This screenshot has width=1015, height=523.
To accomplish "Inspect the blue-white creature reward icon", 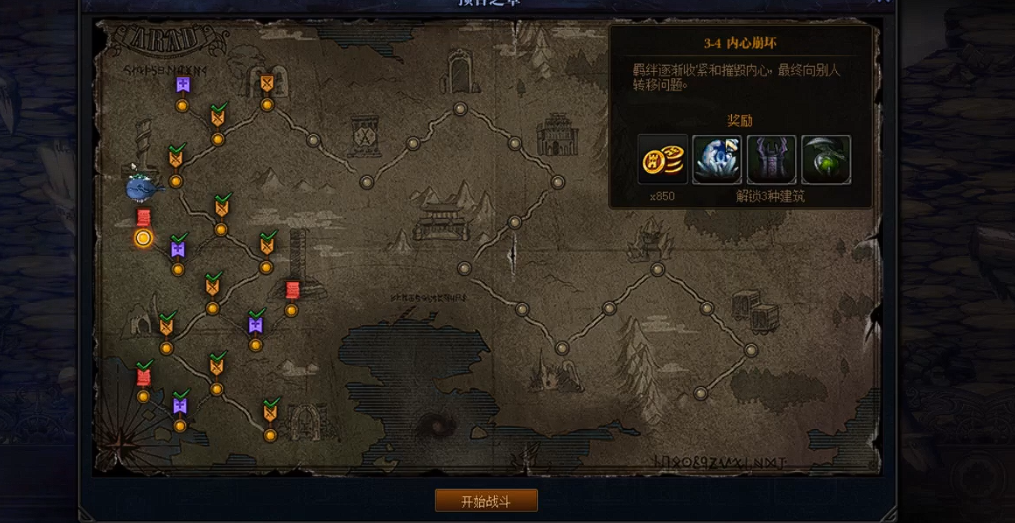I will pos(717,160).
